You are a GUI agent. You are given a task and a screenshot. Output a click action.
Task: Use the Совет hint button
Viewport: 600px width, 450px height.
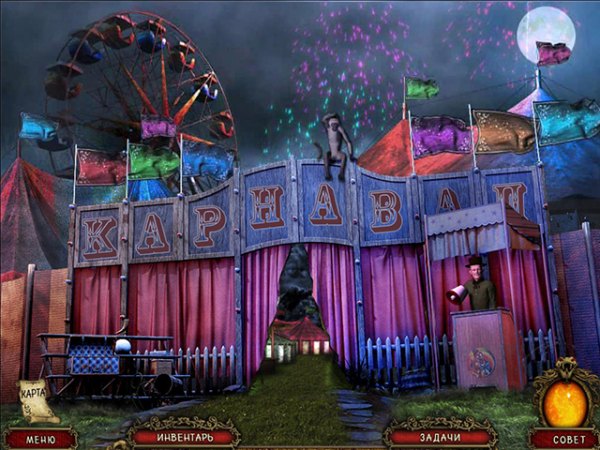click(x=564, y=438)
